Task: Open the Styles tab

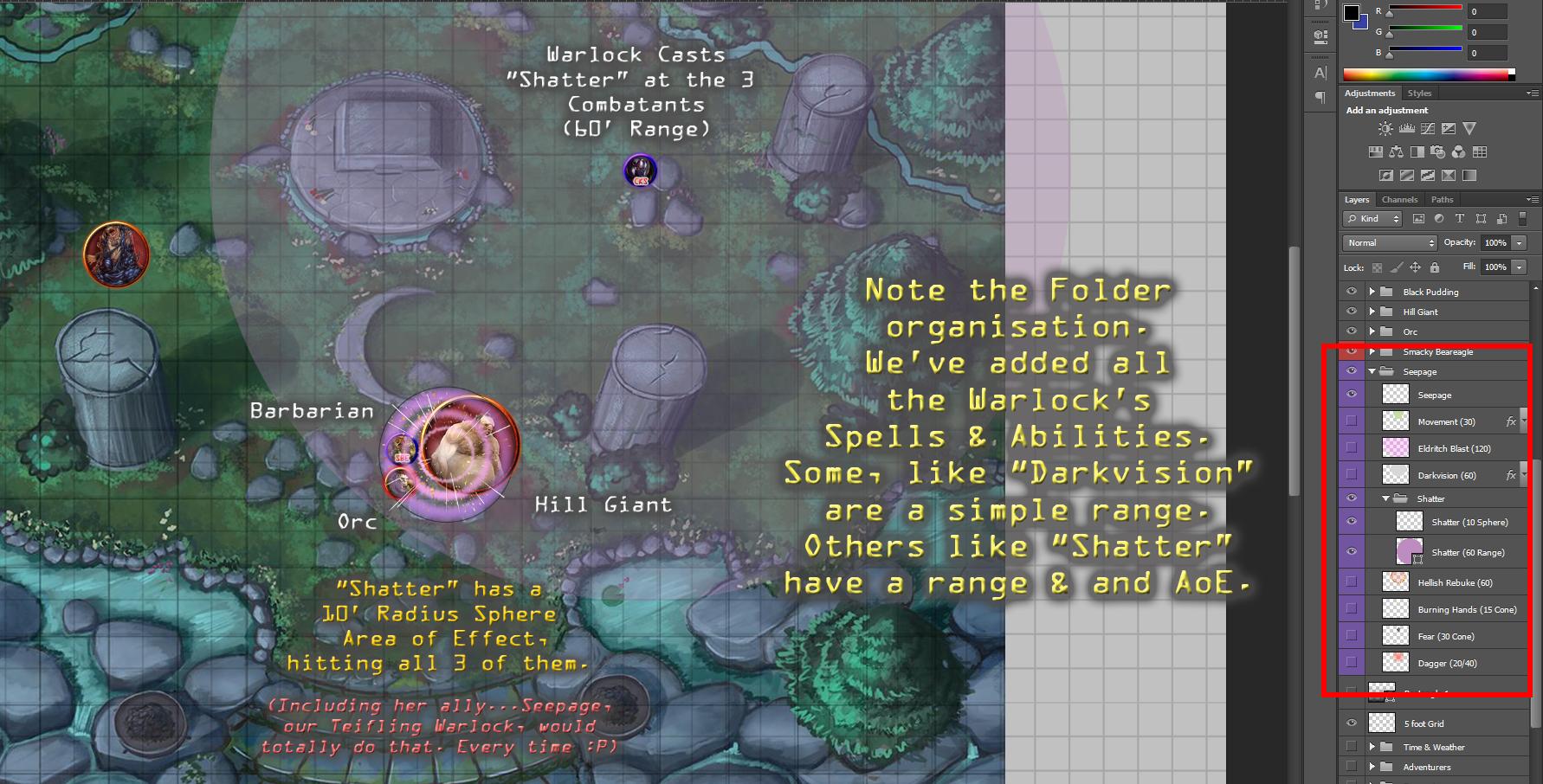Action: click(1419, 93)
